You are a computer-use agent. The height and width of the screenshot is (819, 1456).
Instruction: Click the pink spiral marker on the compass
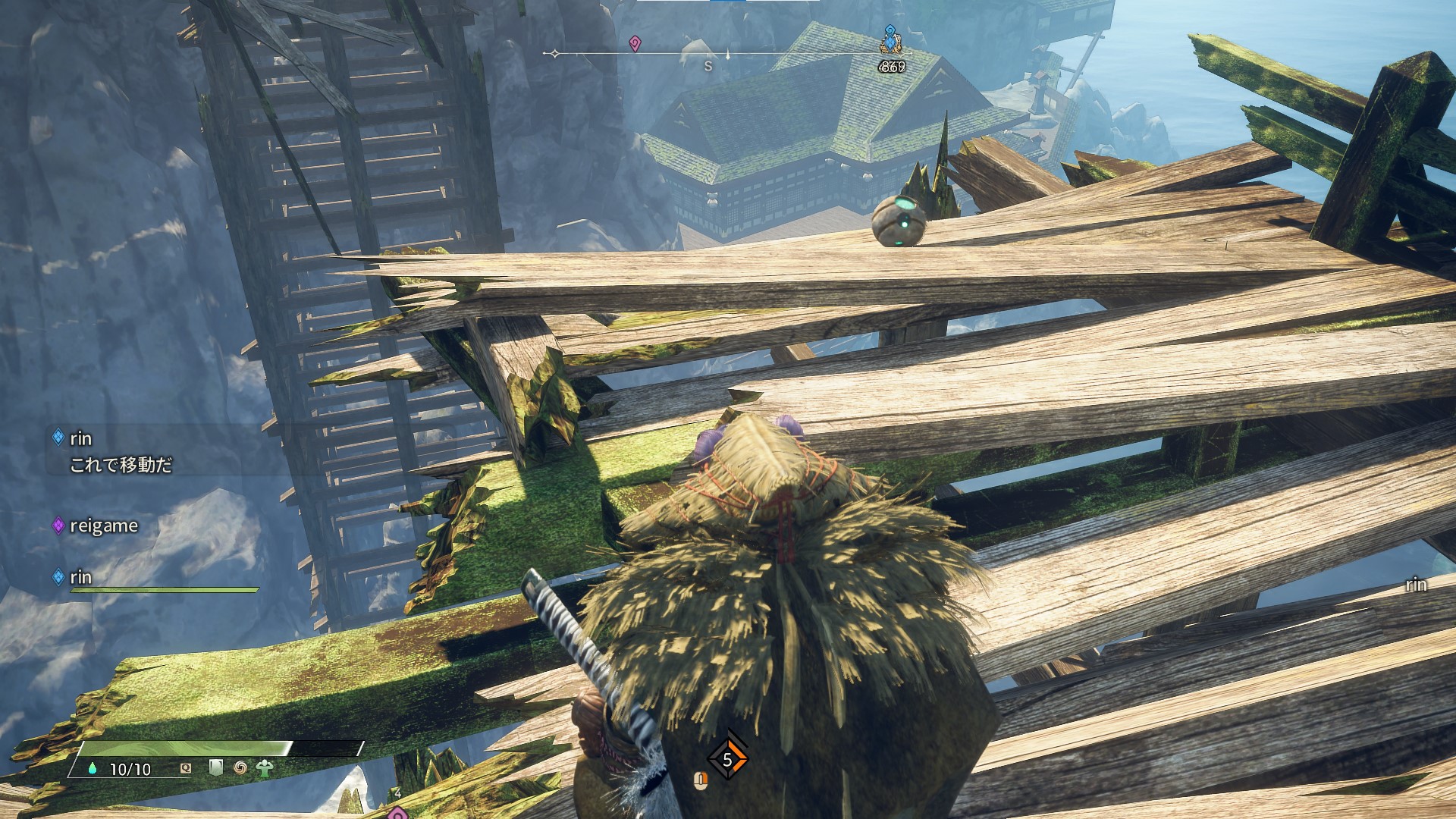point(635,44)
